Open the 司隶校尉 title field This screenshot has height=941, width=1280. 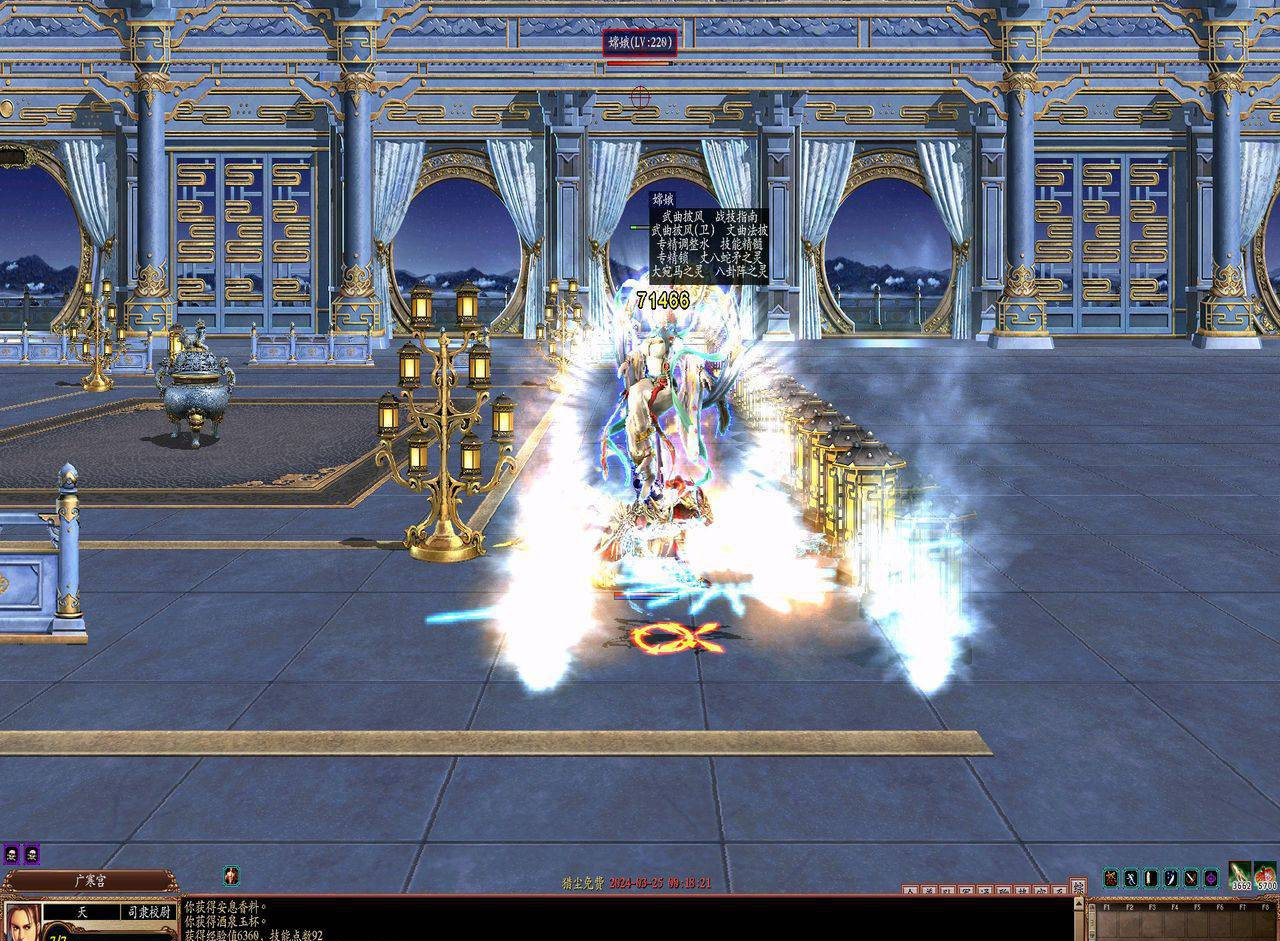coord(148,912)
